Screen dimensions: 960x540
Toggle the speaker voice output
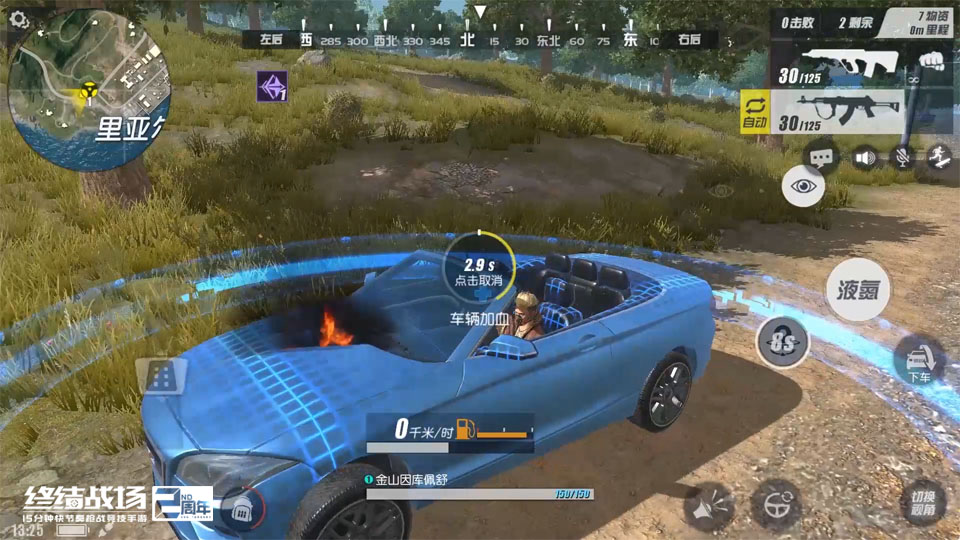coord(864,157)
